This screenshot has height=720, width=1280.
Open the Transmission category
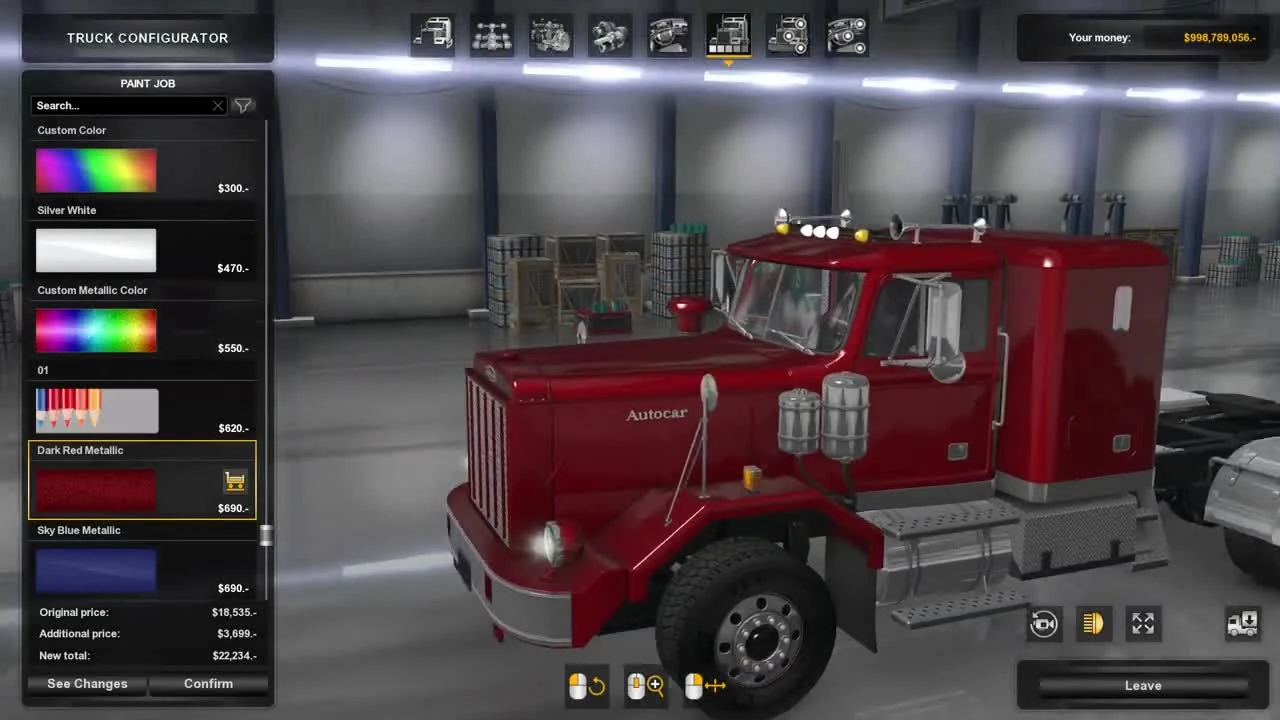click(610, 35)
